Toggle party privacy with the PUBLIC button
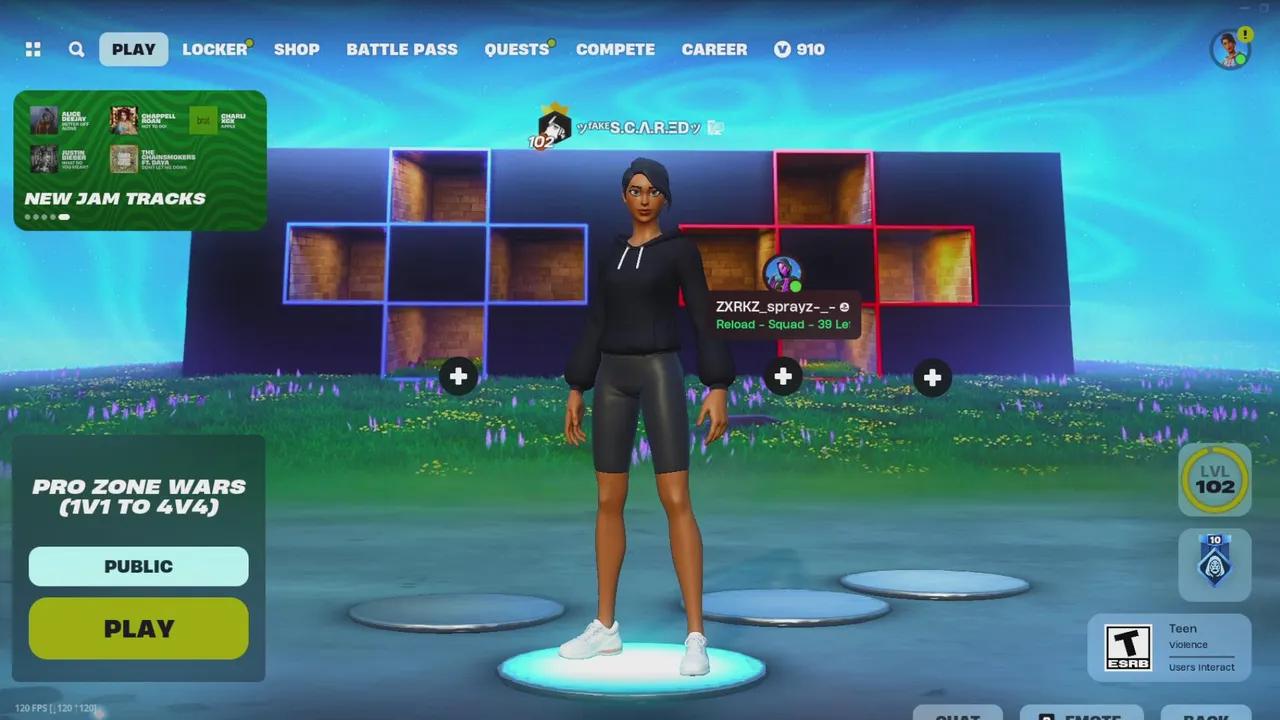The height and width of the screenshot is (720, 1280). point(138,566)
